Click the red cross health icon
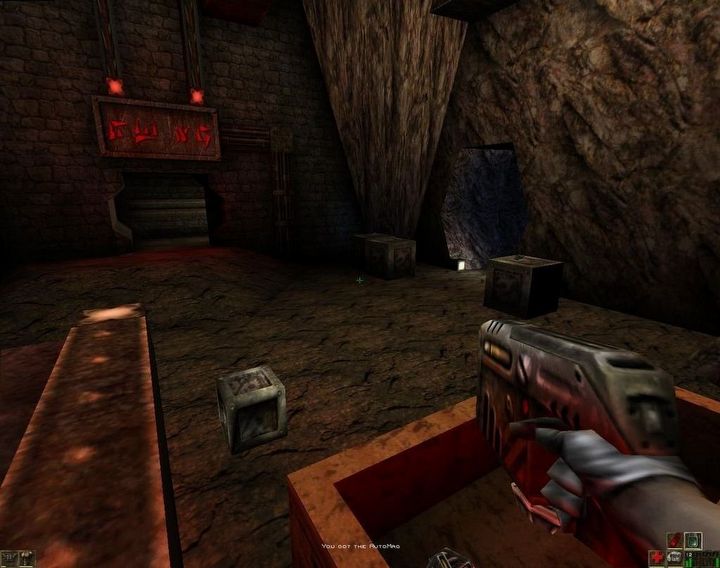 [x=657, y=558]
